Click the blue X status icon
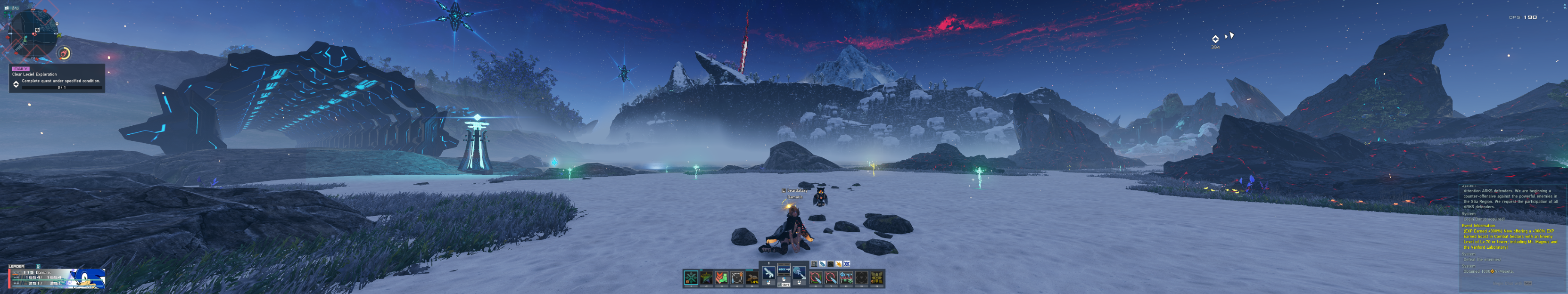The image size is (1568, 294). (847, 264)
